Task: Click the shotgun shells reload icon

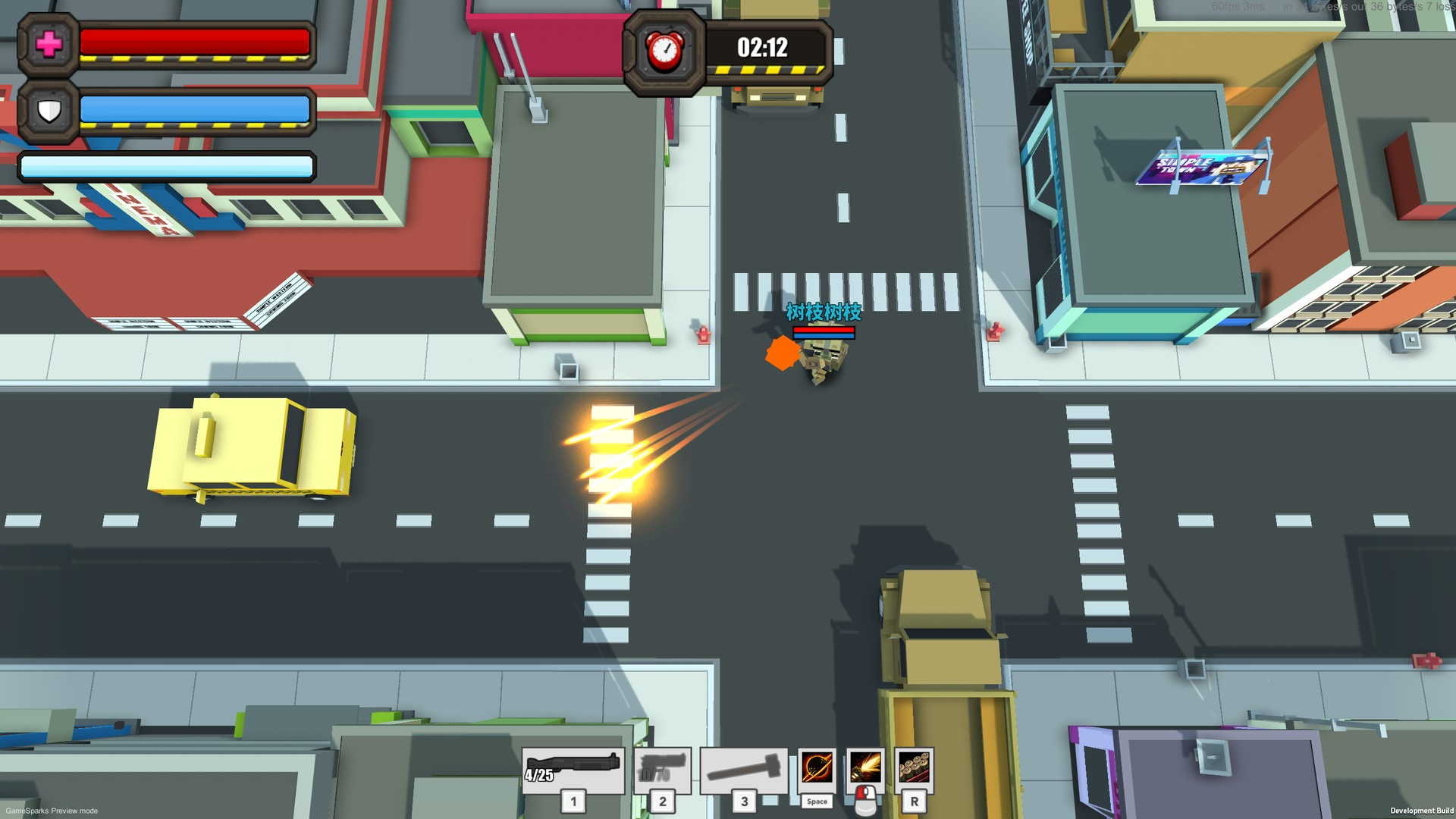Action: [x=914, y=767]
